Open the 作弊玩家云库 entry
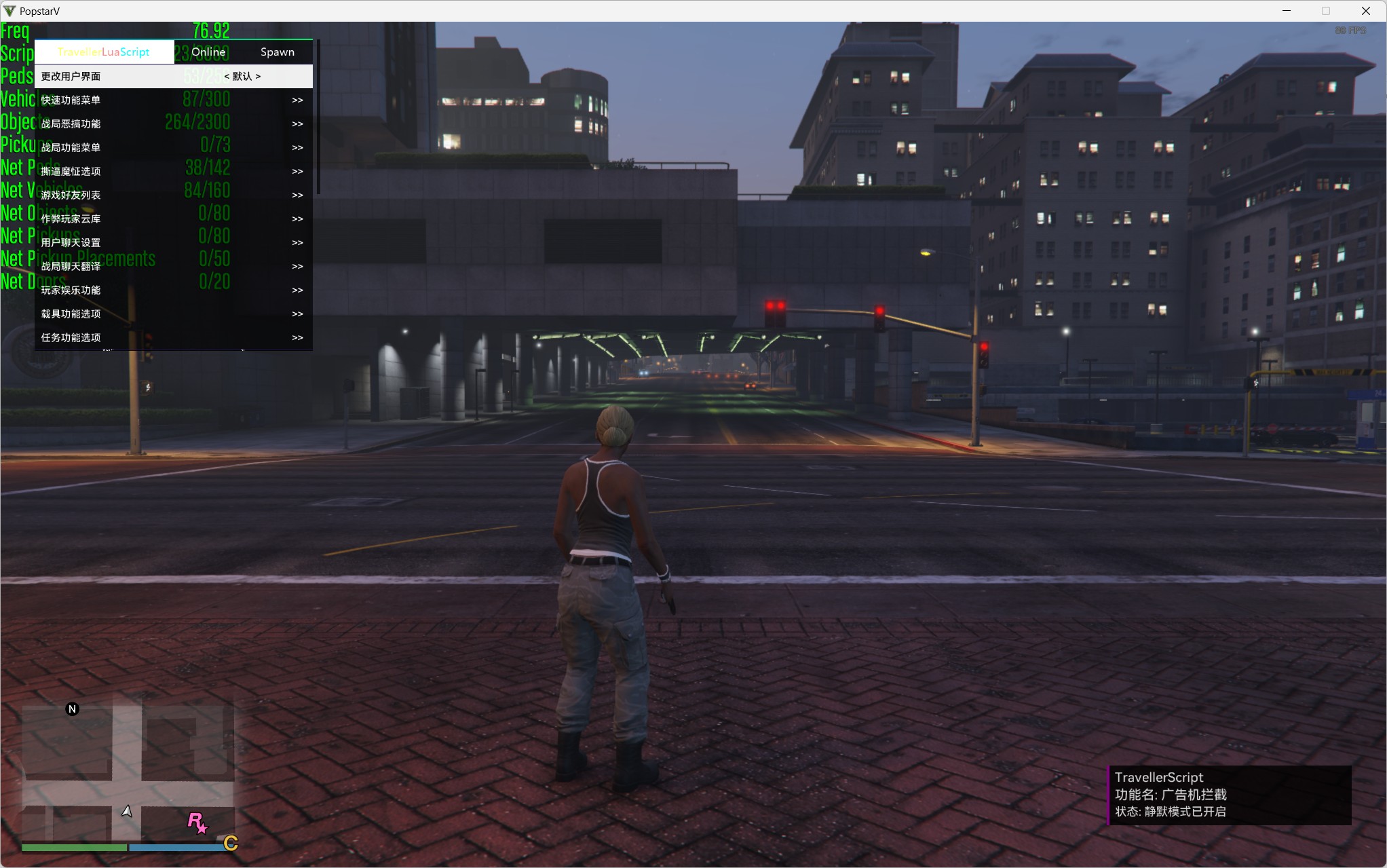1387x868 pixels. tap(173, 219)
